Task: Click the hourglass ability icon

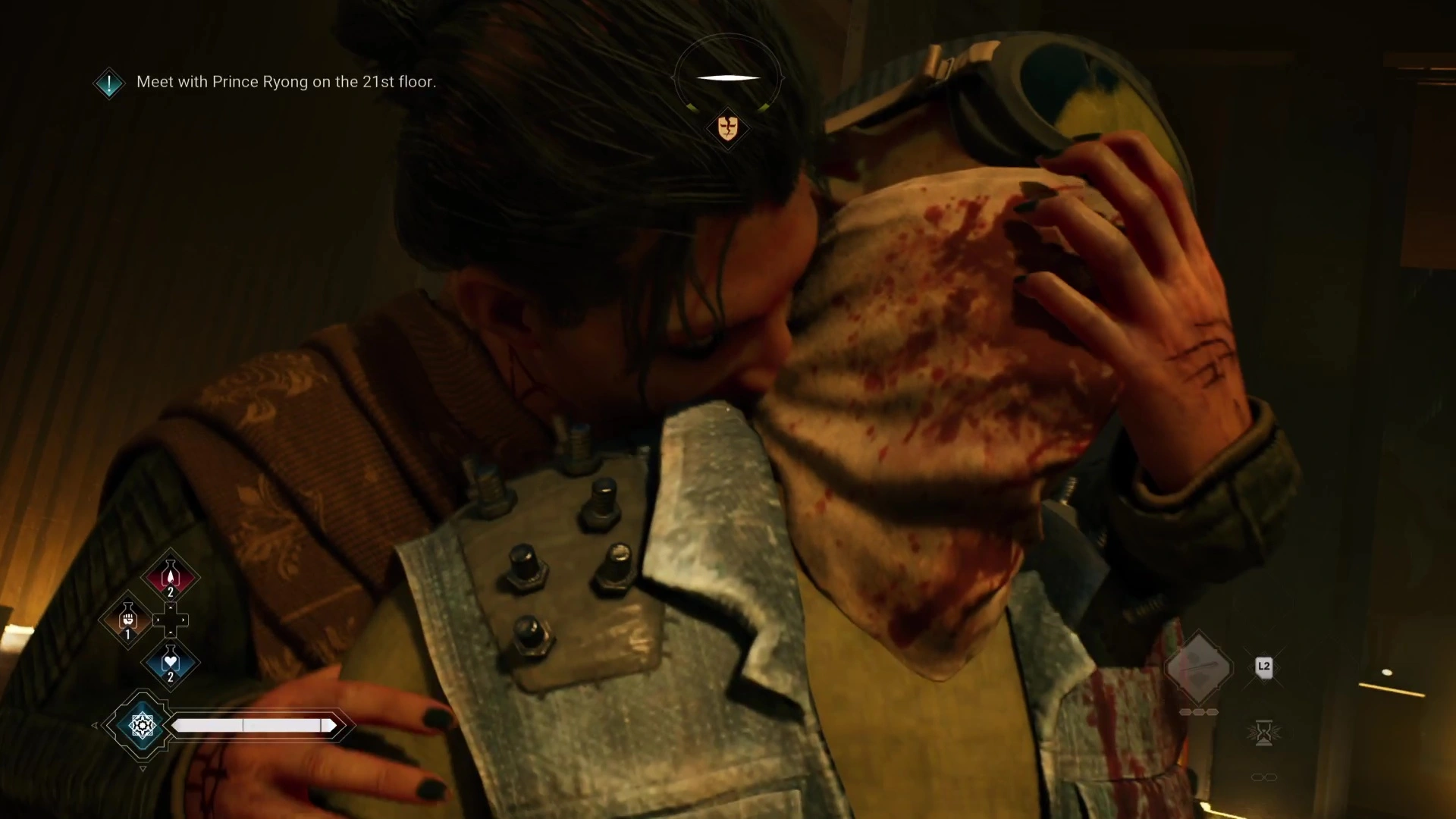Action: click(1263, 733)
